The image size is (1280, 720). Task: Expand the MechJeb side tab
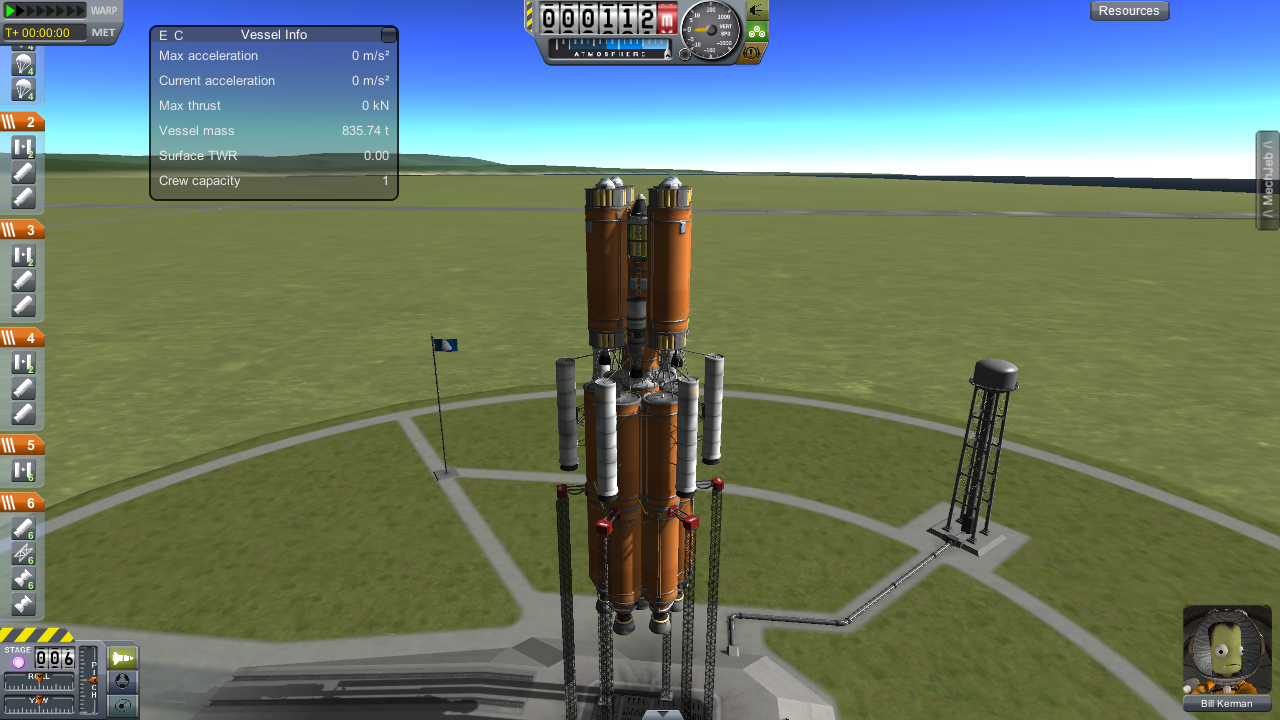pyautogui.click(x=1267, y=181)
